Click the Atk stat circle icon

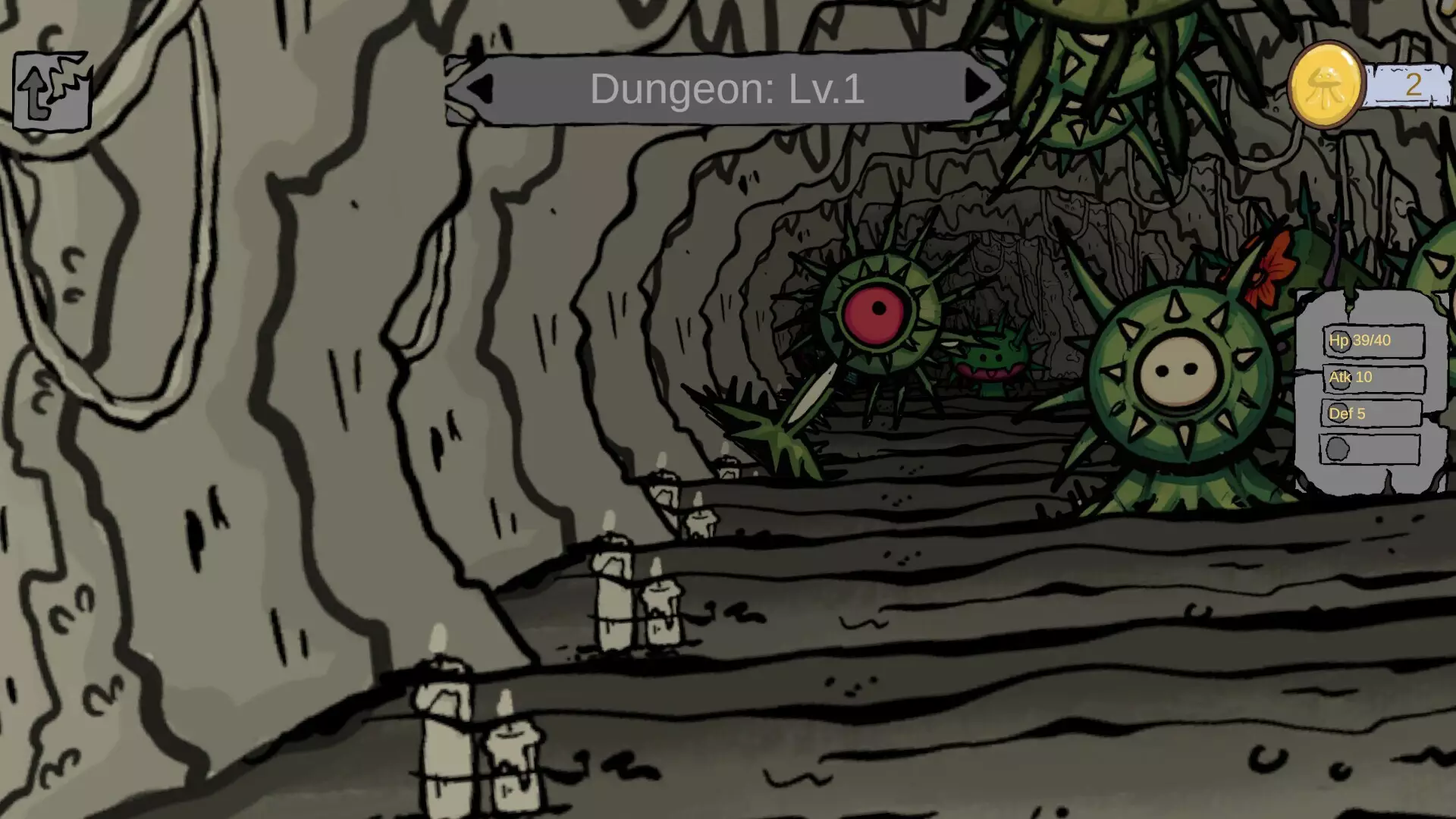(1339, 381)
